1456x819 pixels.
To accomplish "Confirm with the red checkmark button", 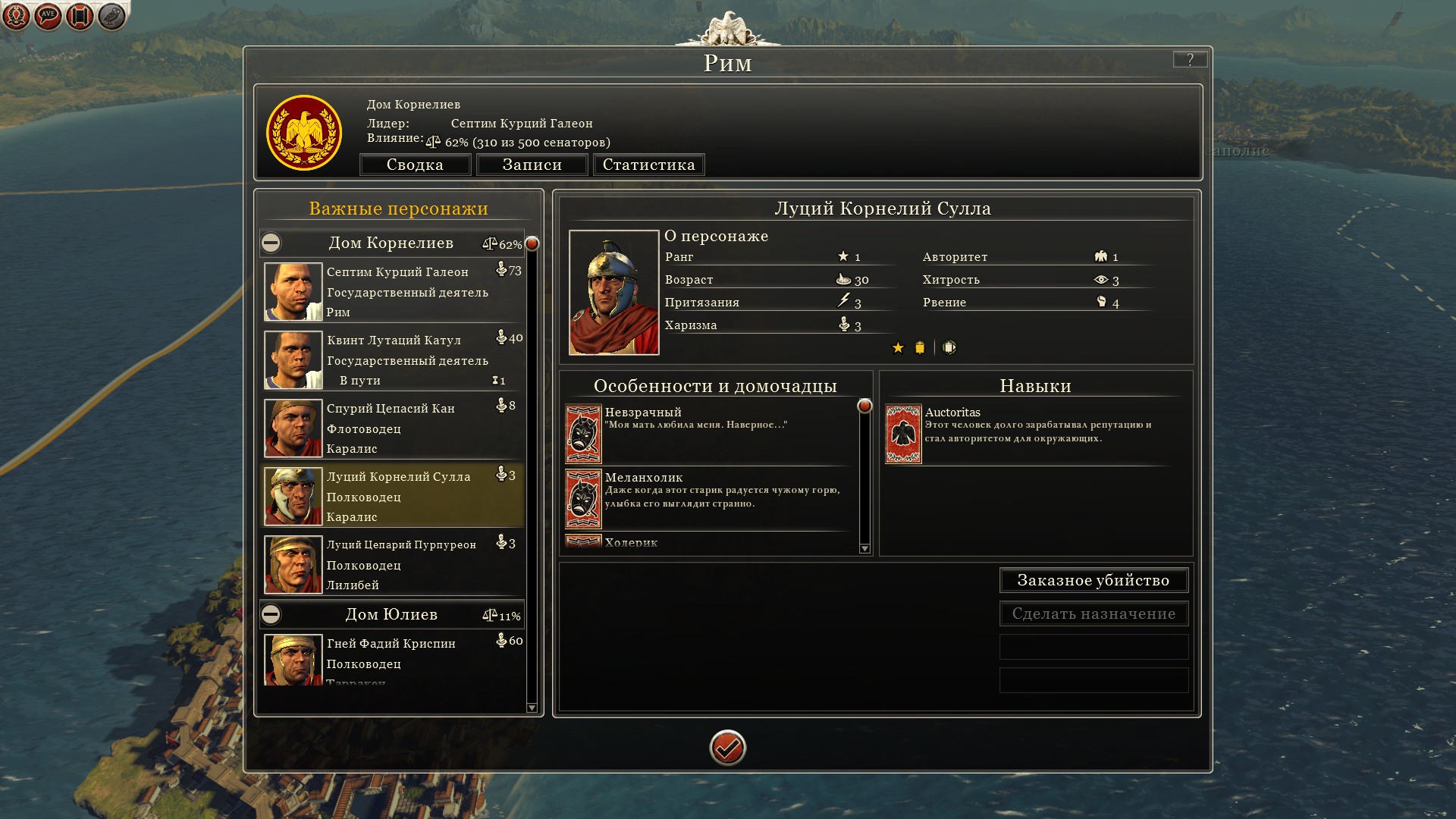I will click(x=727, y=748).
